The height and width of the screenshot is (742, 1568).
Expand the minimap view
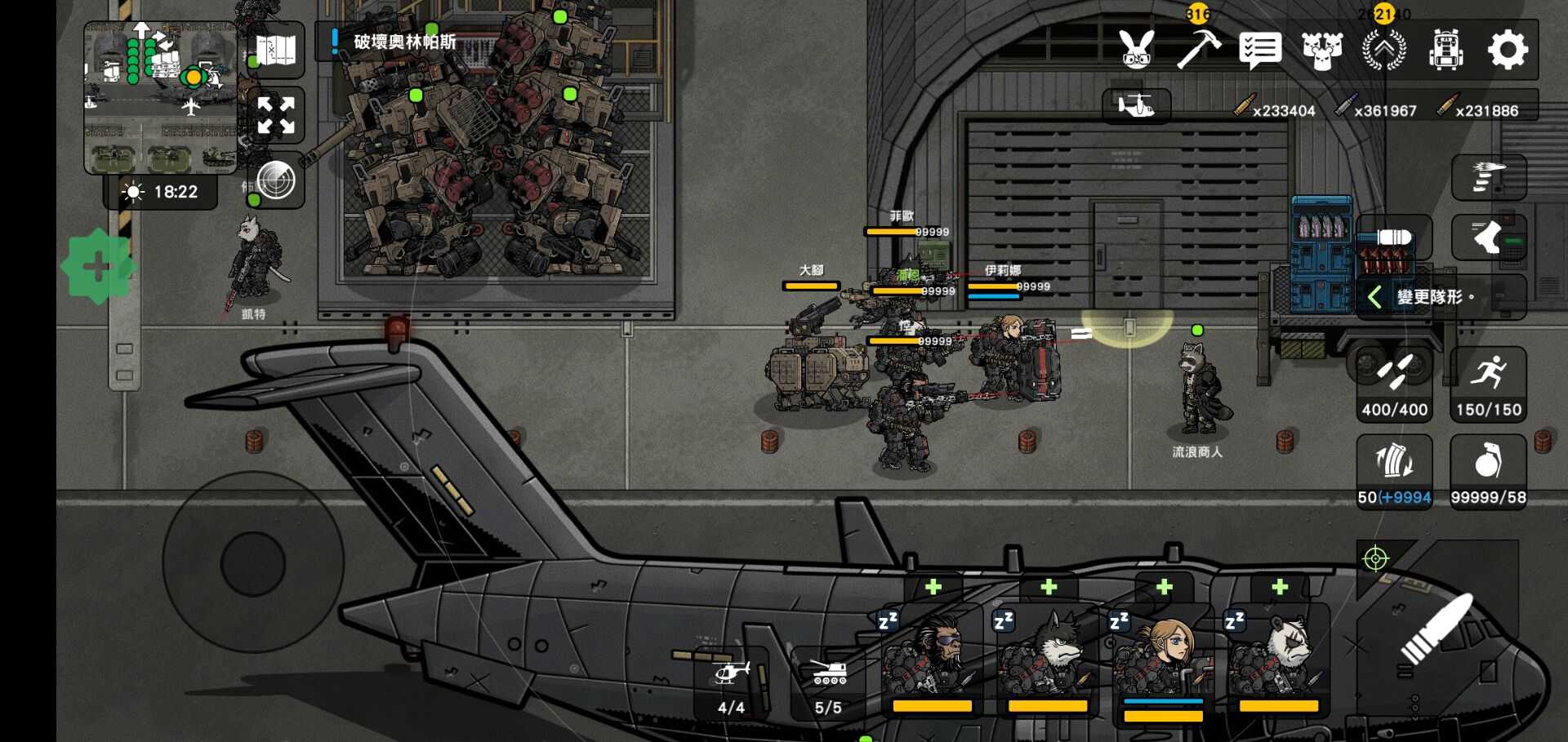[x=161, y=98]
